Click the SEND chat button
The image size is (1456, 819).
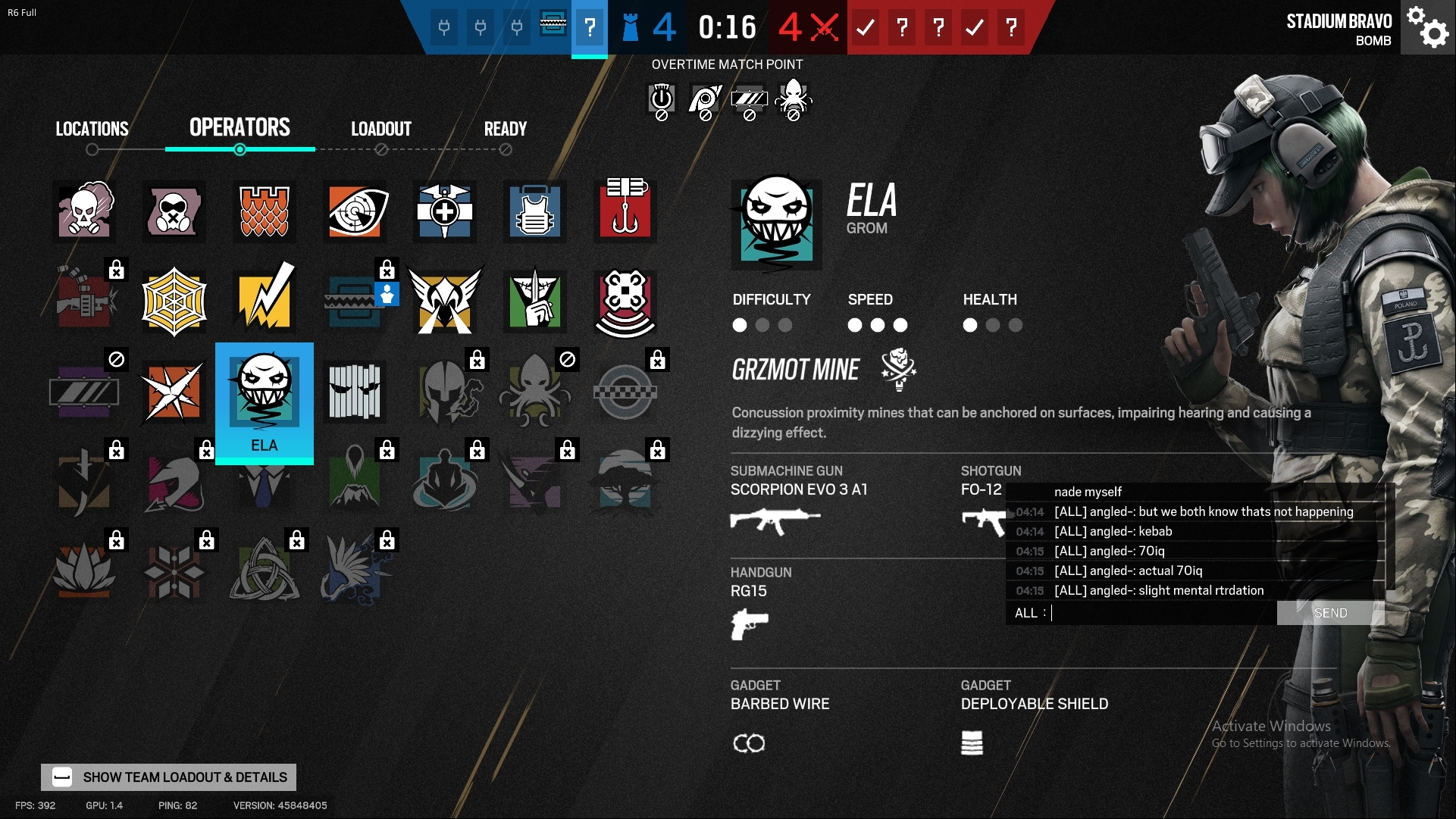pyautogui.click(x=1331, y=613)
